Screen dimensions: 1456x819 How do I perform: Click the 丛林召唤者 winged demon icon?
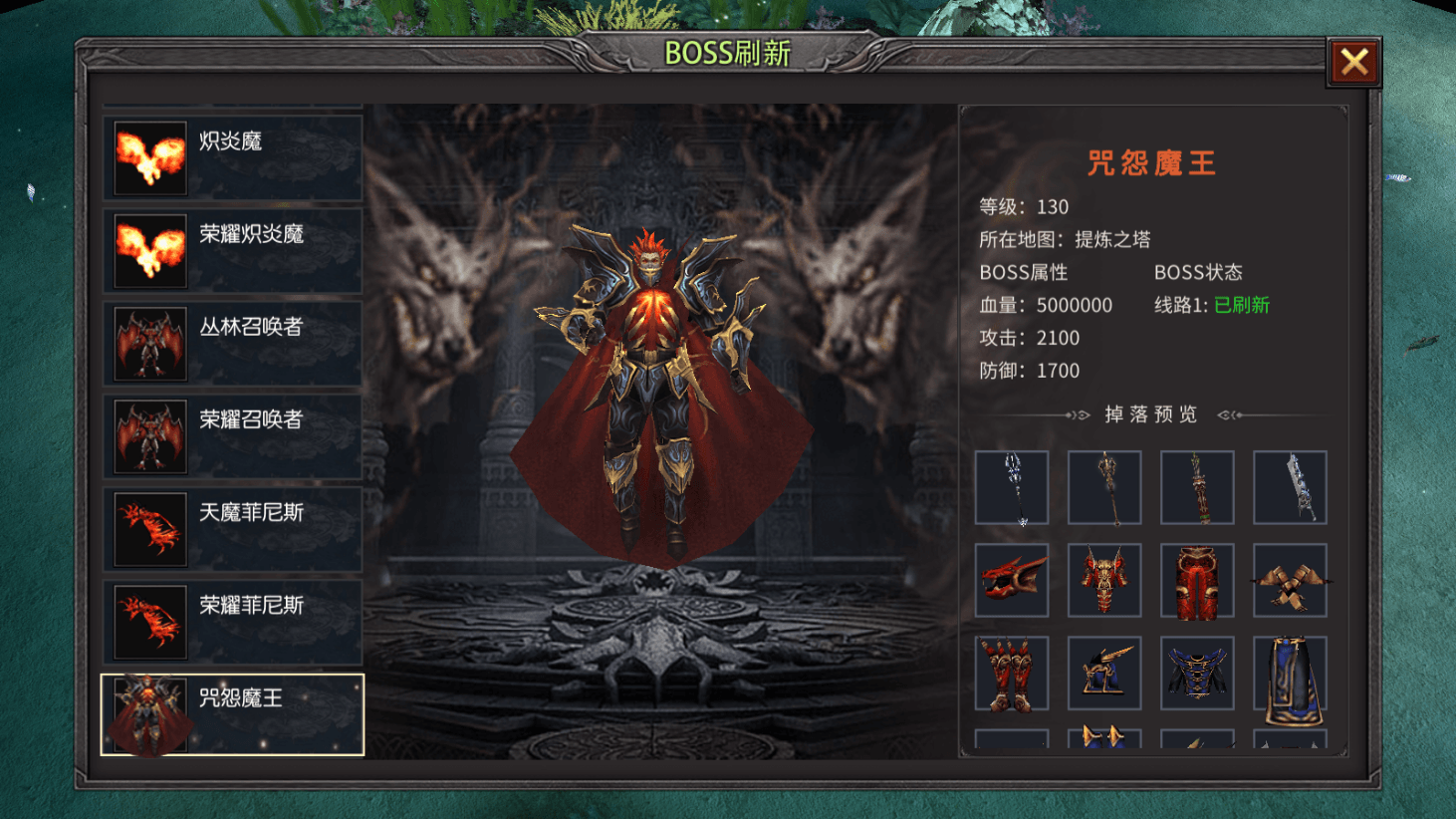(148, 343)
